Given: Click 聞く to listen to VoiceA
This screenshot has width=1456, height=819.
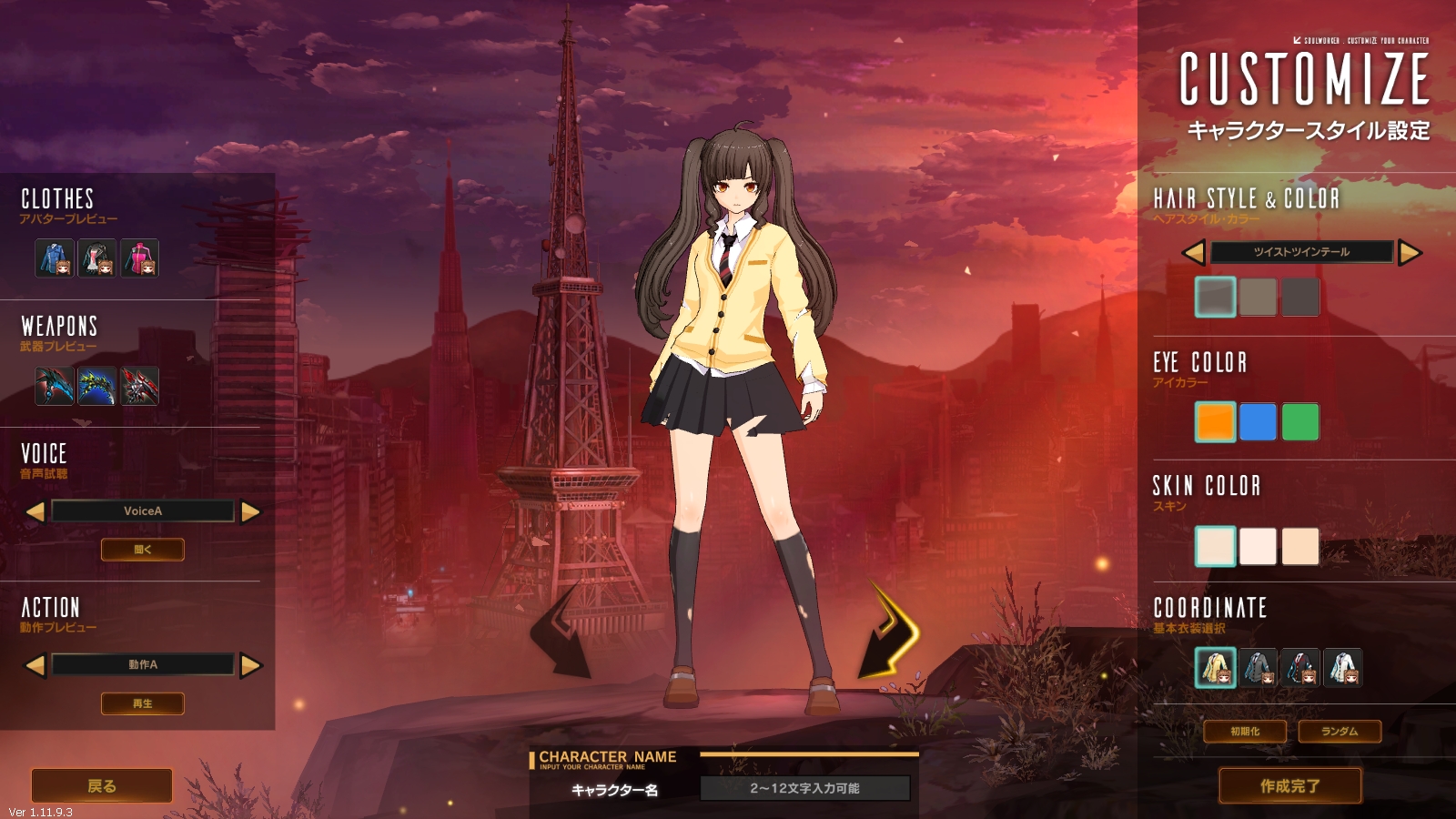Looking at the screenshot, I should coord(142,549).
